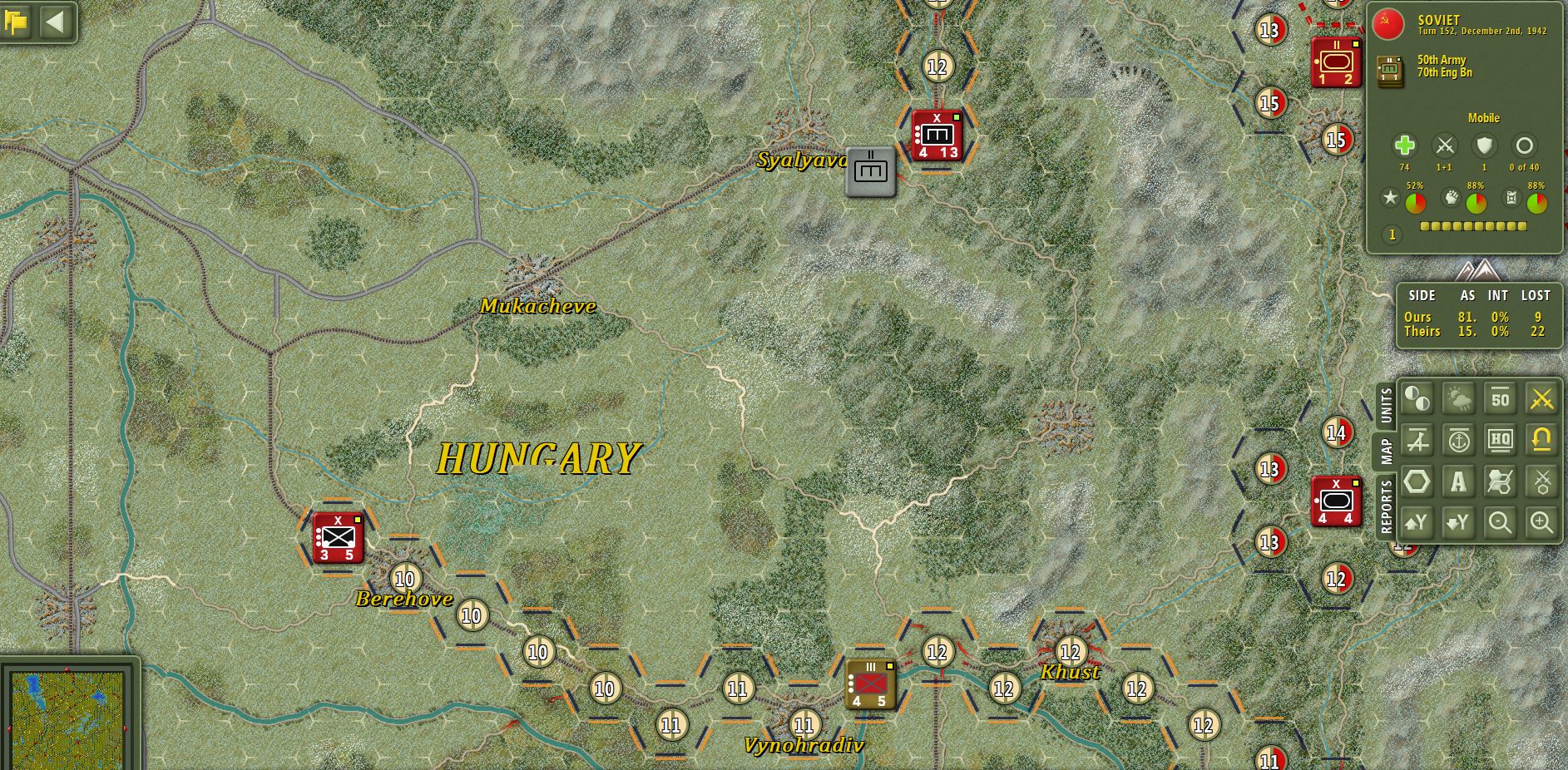Switch to the MAP tab
This screenshot has height=770, width=1568.
pyautogui.click(x=1386, y=449)
